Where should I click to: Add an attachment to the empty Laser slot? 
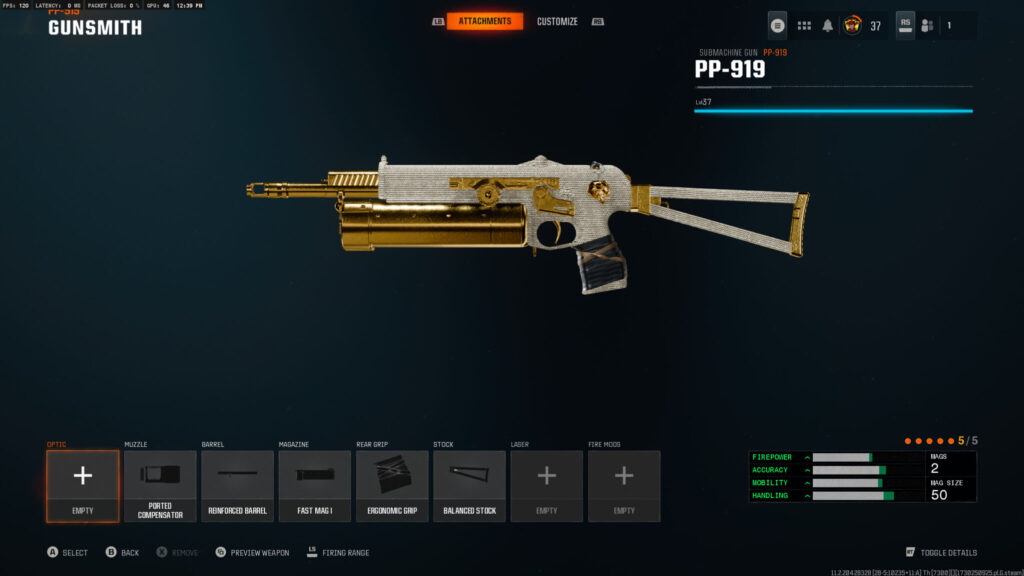(546, 486)
